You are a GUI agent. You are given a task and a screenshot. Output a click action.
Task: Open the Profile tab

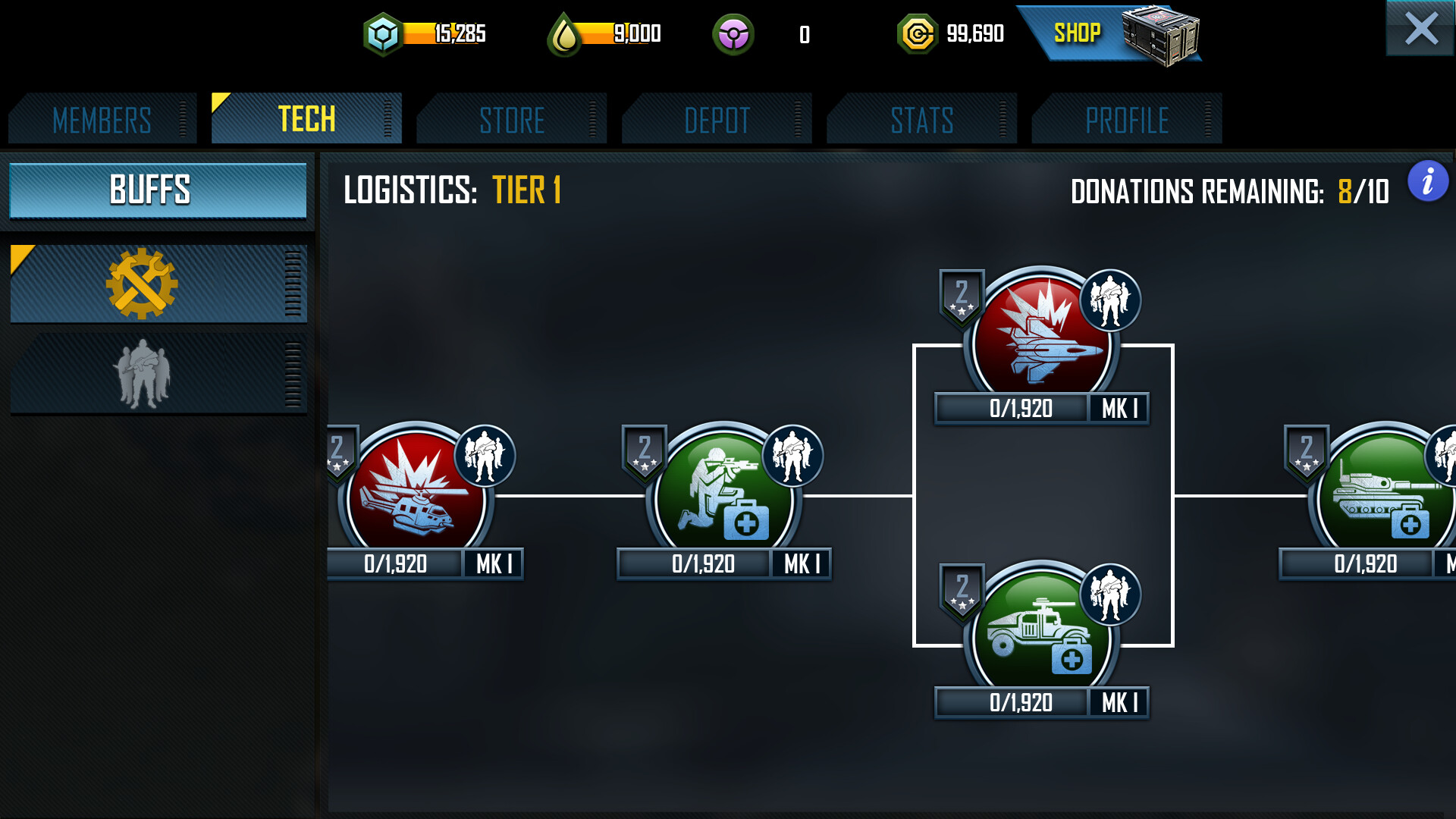point(1127,120)
